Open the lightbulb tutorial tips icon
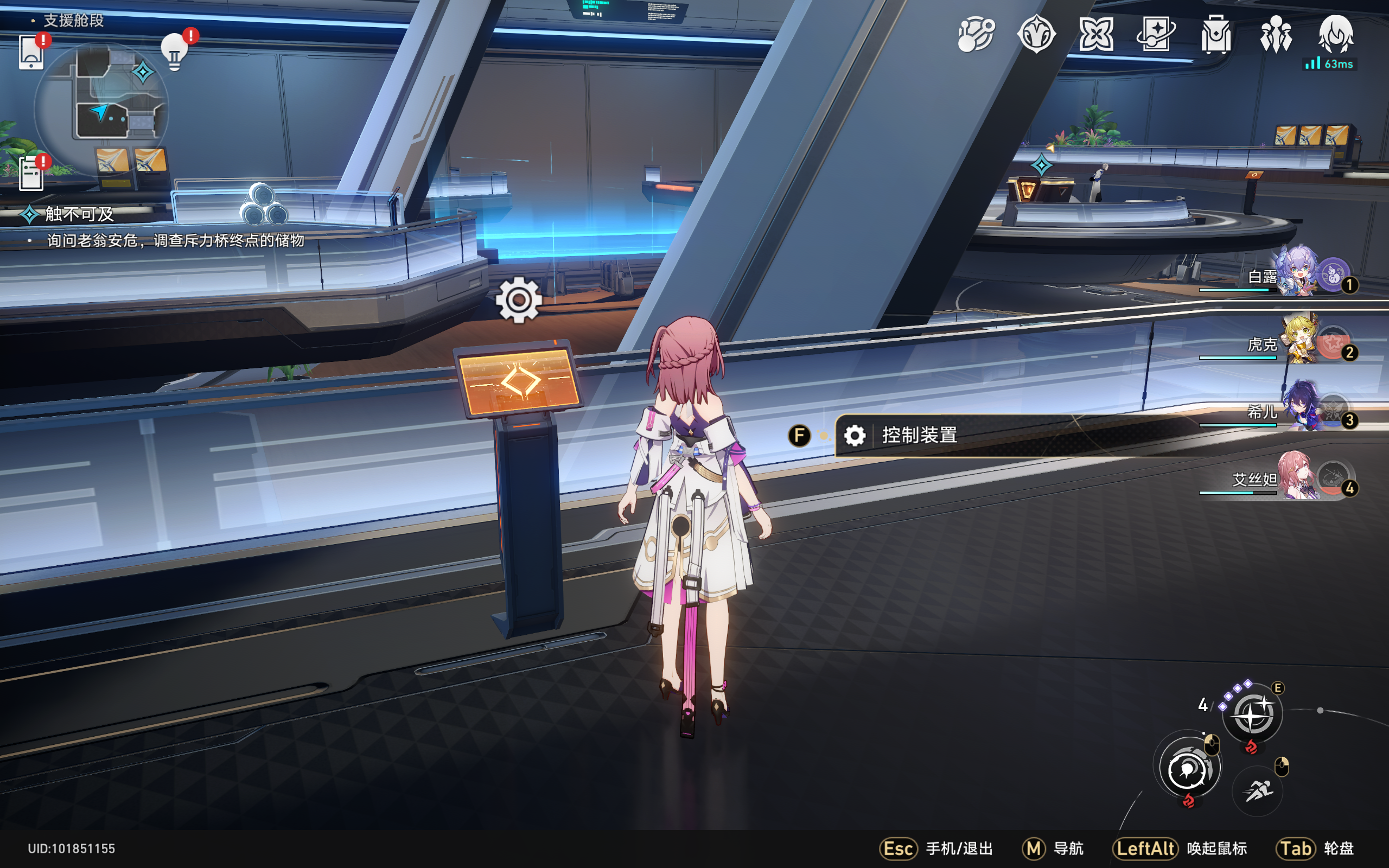Viewport: 1389px width, 868px height. 175,53
